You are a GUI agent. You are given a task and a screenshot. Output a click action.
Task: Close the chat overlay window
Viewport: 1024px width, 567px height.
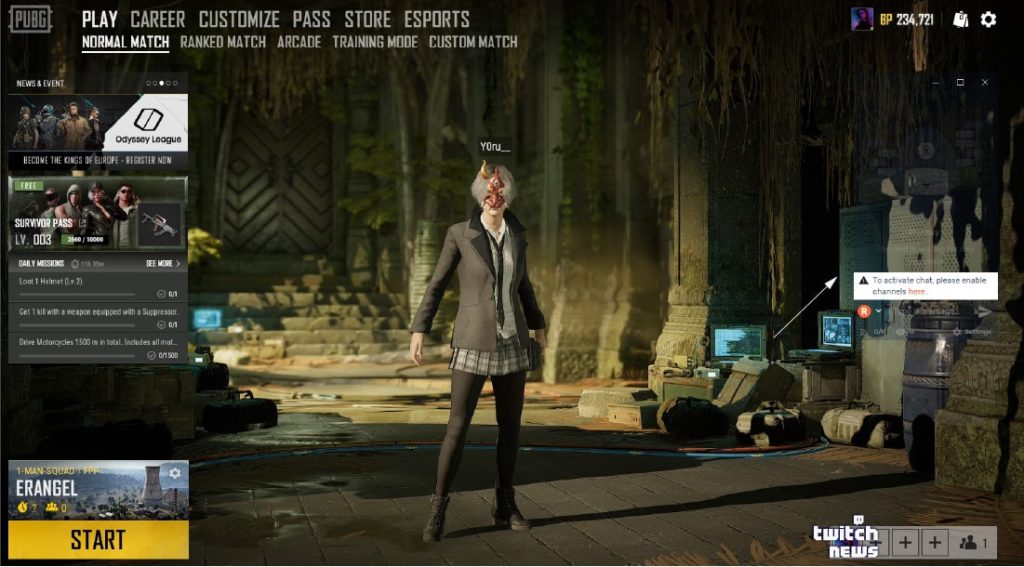(x=985, y=82)
